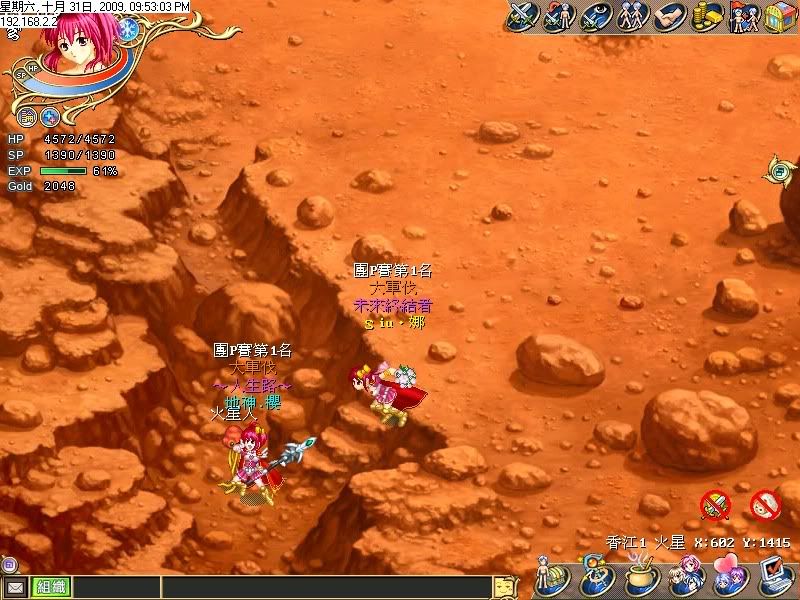Open the group of characters friends icon
The width and height of the screenshot is (800, 600).
click(x=685, y=580)
